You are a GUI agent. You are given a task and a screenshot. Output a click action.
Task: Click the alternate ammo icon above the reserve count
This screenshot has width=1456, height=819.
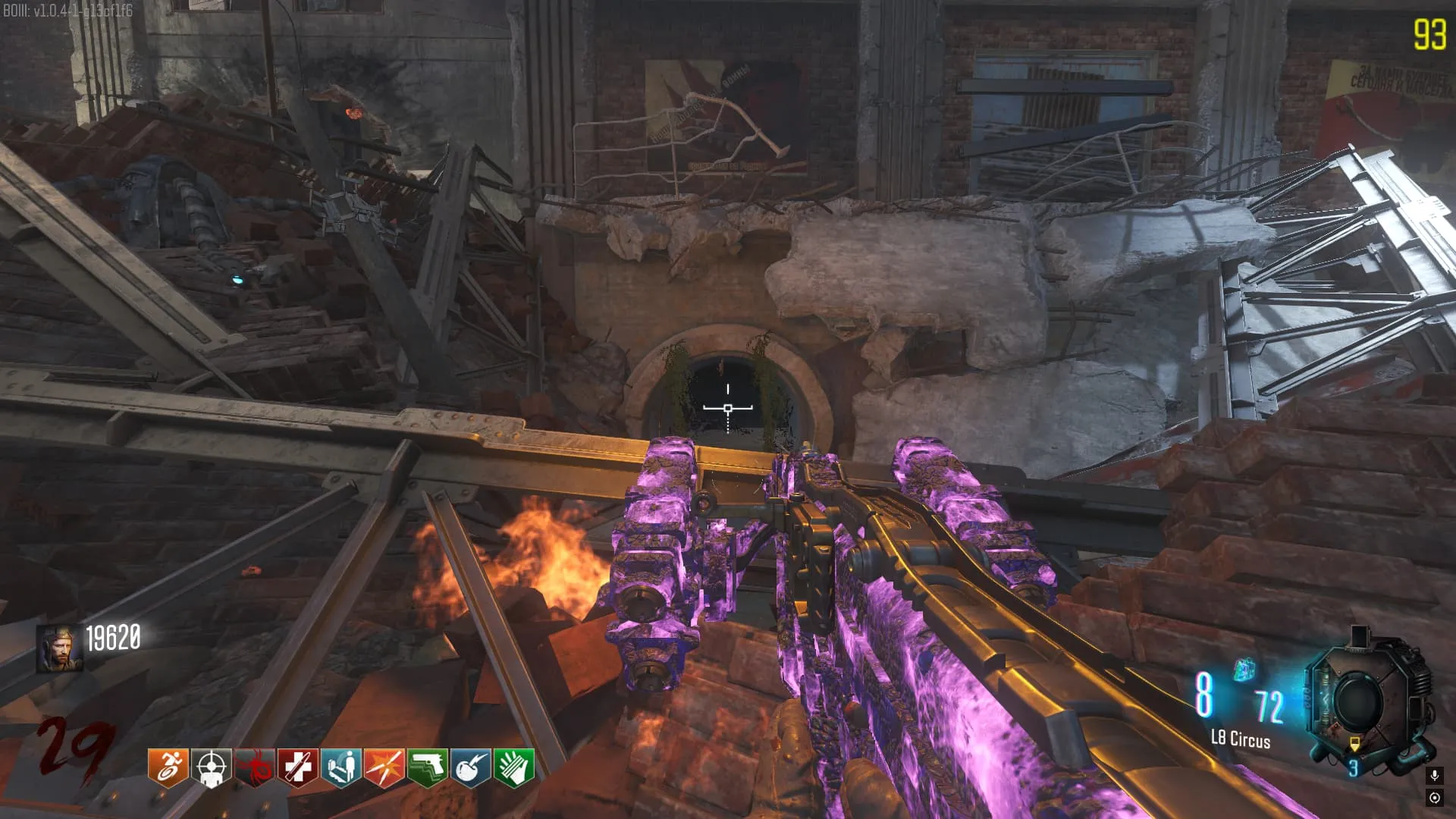coord(1244,670)
